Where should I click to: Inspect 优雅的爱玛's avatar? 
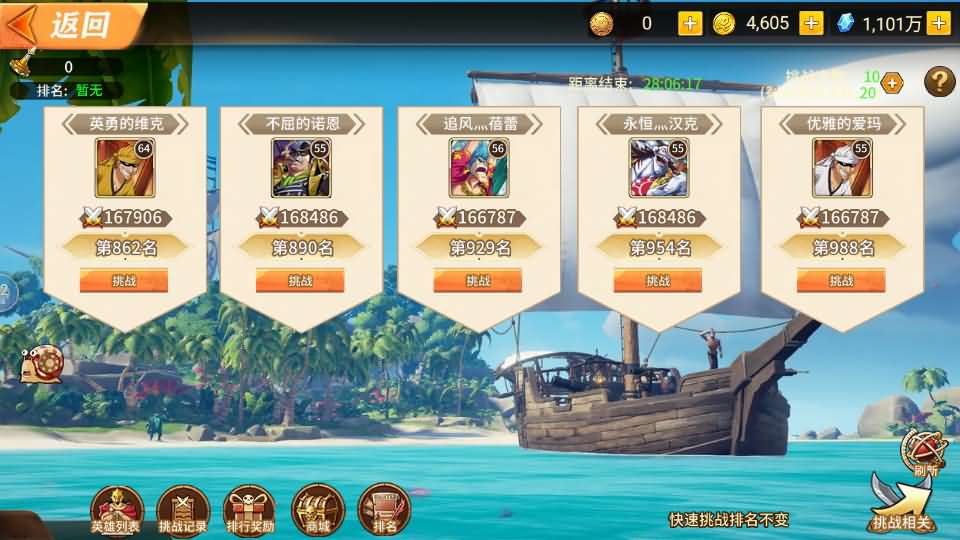click(840, 167)
